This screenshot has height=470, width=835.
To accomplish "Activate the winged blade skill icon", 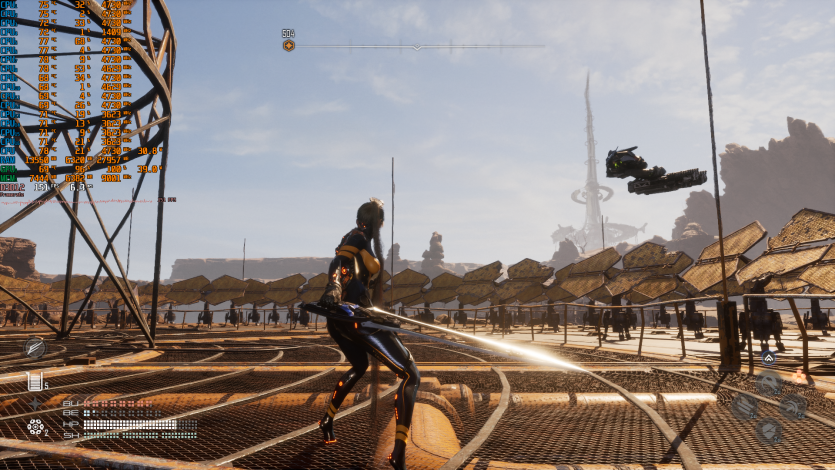I will pyautogui.click(x=35, y=347).
